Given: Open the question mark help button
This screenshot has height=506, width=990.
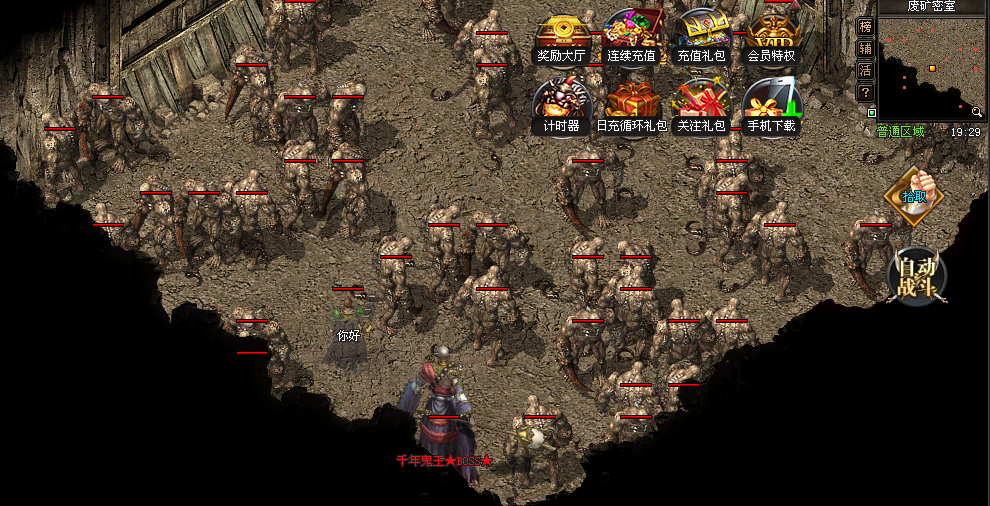Looking at the screenshot, I should pyautogui.click(x=866, y=92).
